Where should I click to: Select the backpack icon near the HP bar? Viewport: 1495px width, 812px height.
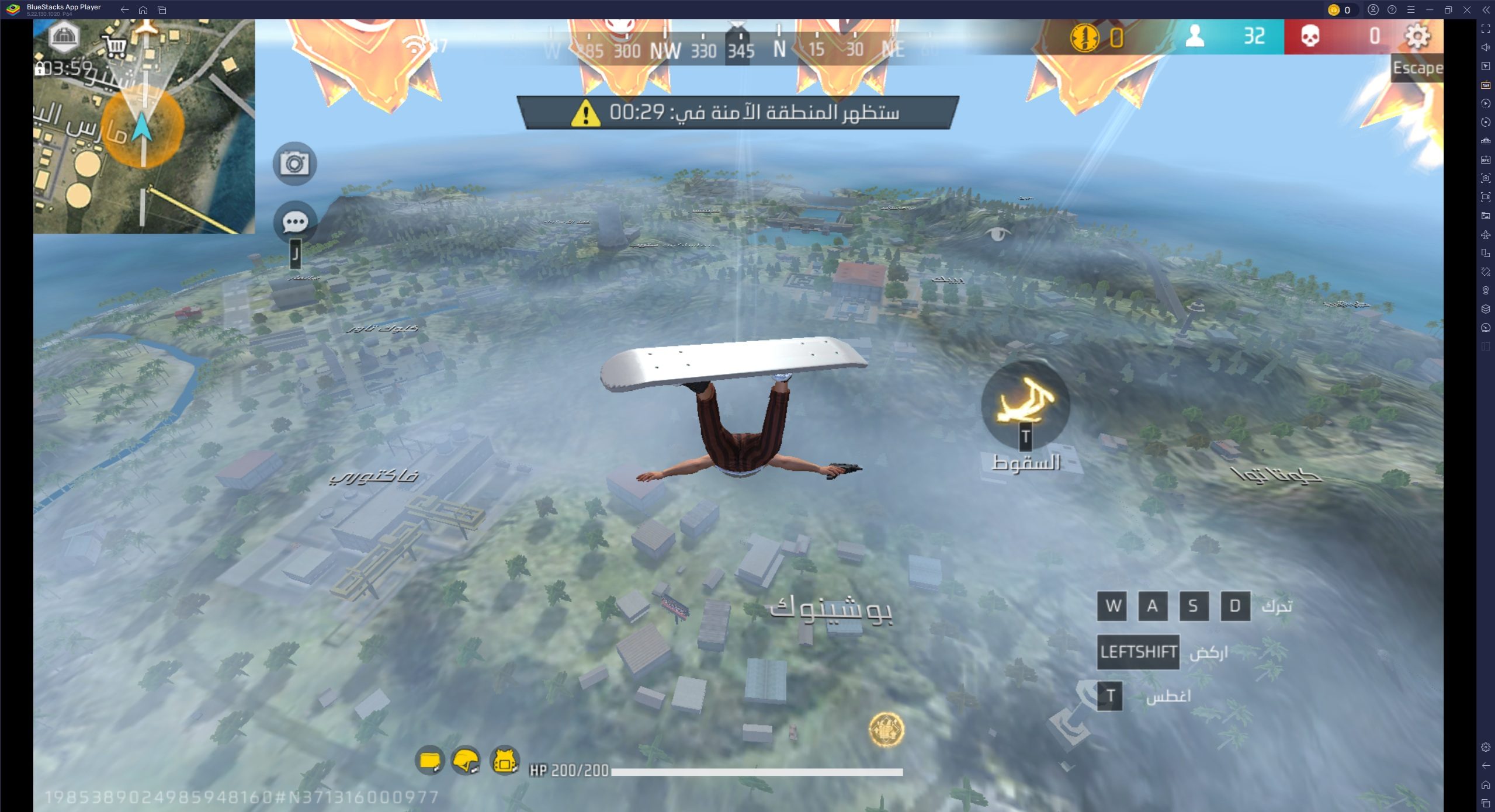point(431,761)
